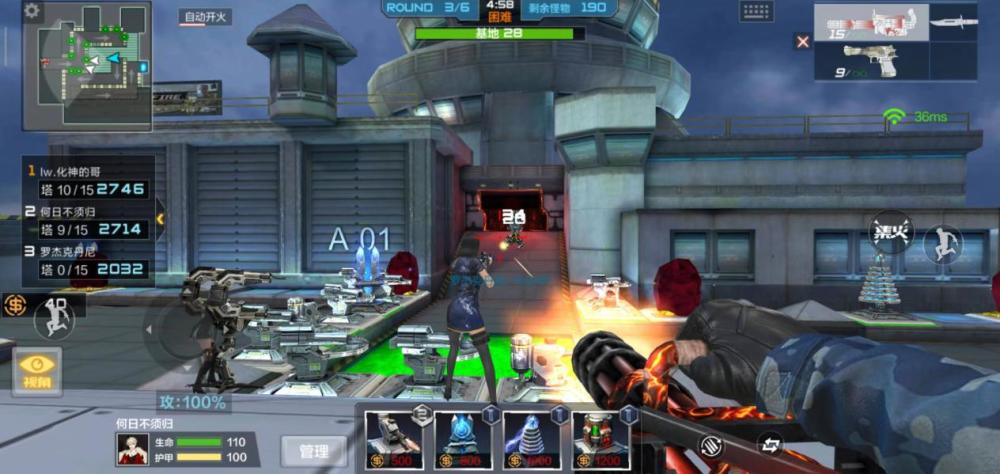The image size is (1000, 474).
Task: Activate the jump button
Action: point(942,244)
